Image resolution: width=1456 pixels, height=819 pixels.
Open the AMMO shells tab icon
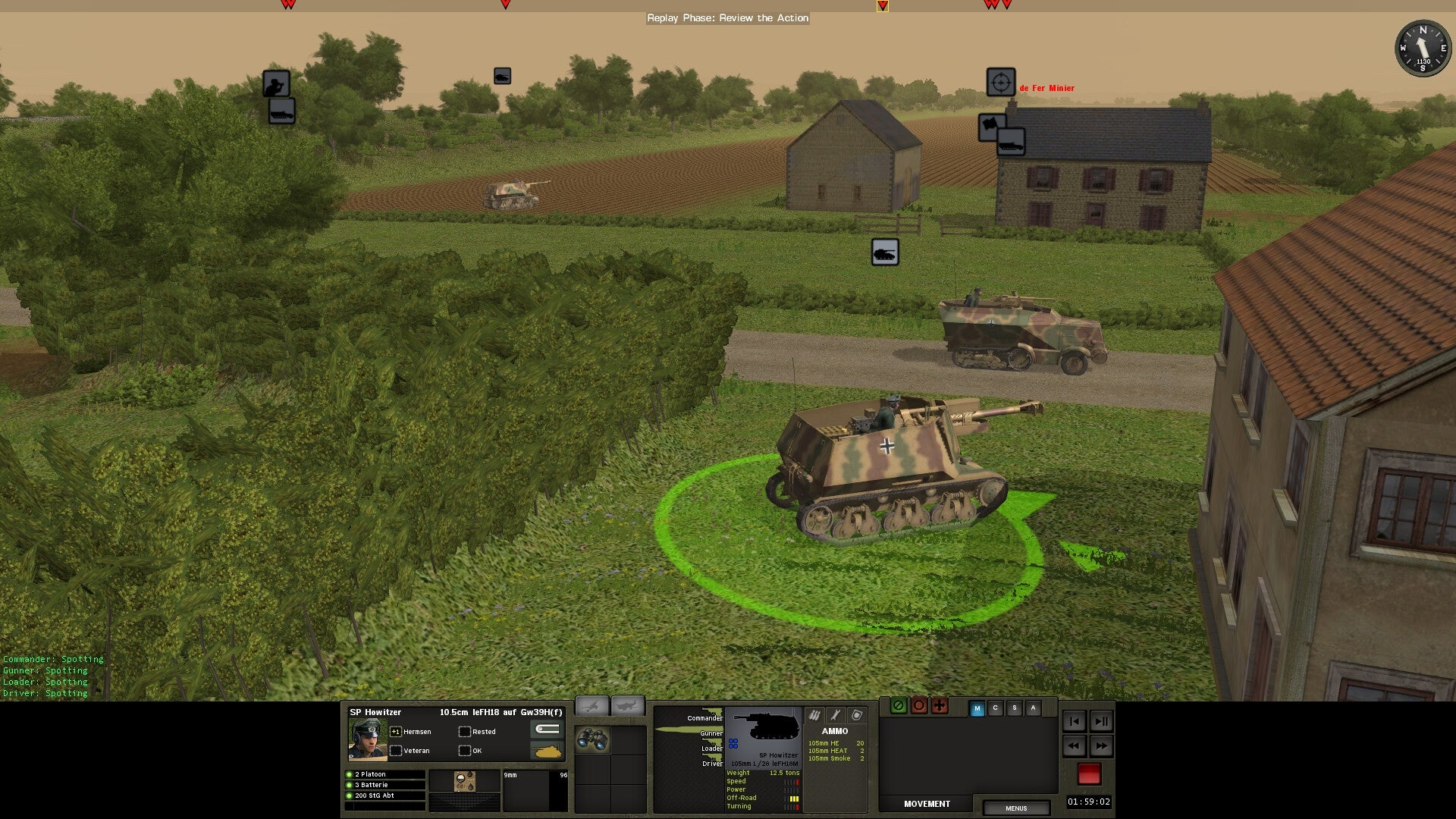(814, 715)
